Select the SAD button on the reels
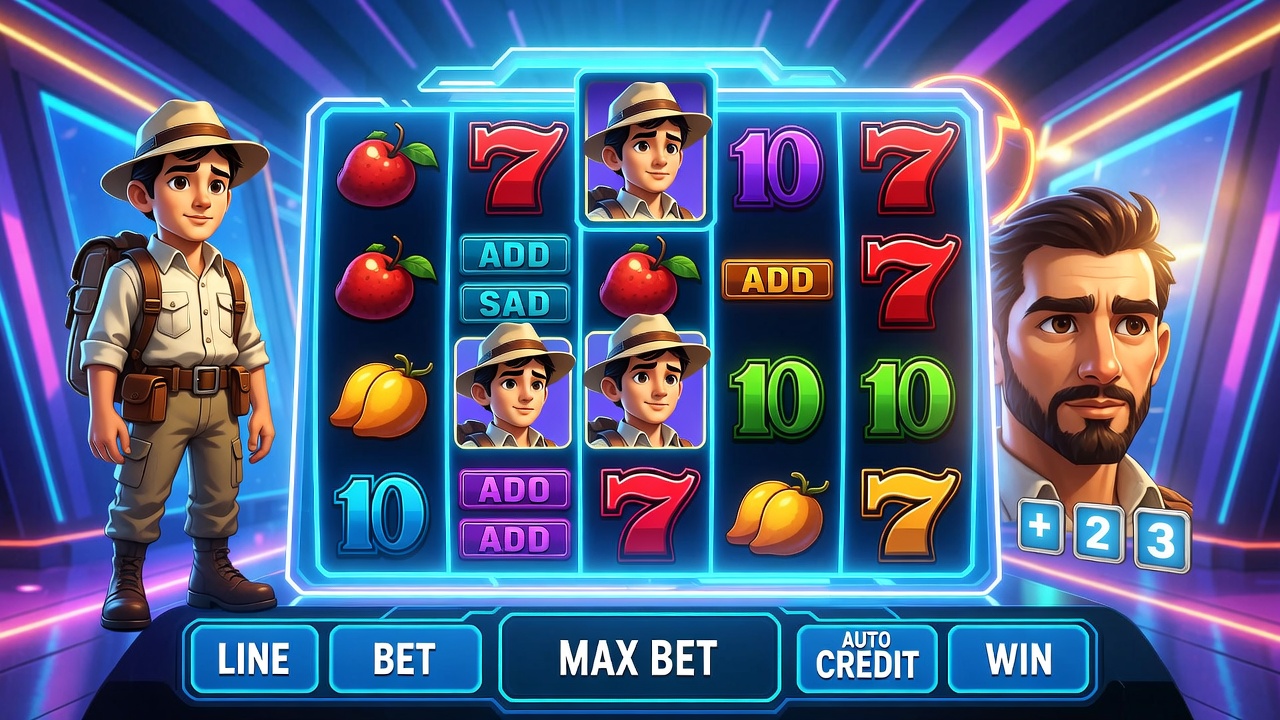The height and width of the screenshot is (720, 1280). (x=514, y=302)
